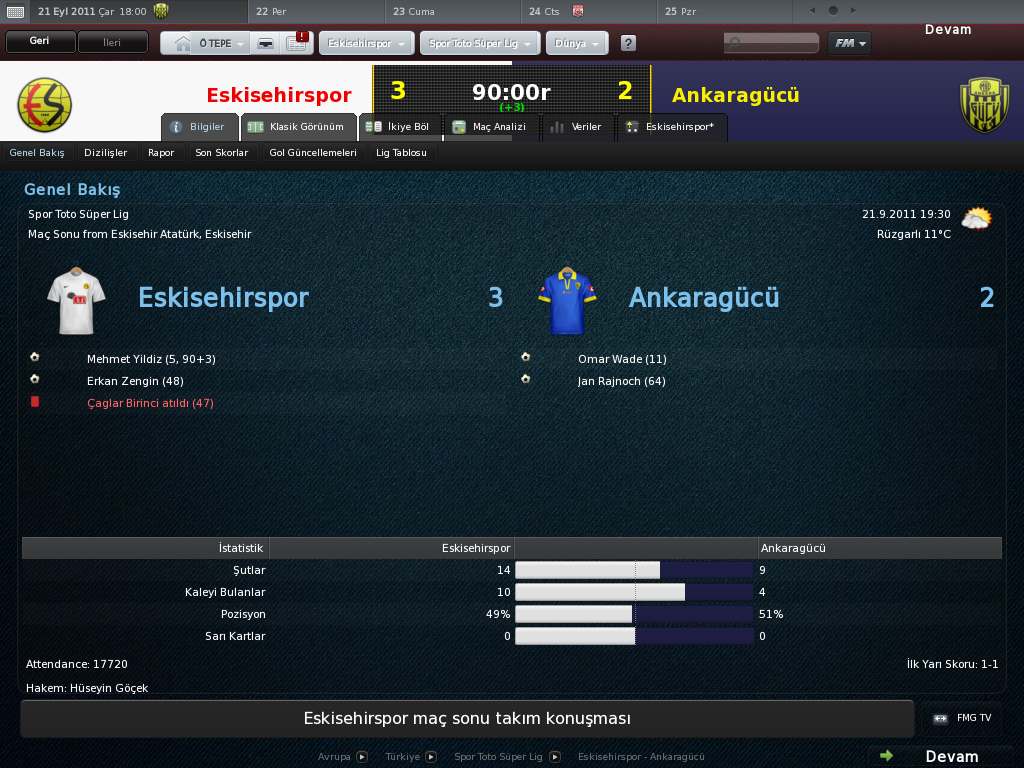The image size is (1024, 768).
Task: Select the Dizilişler sub-tab
Action: point(106,153)
